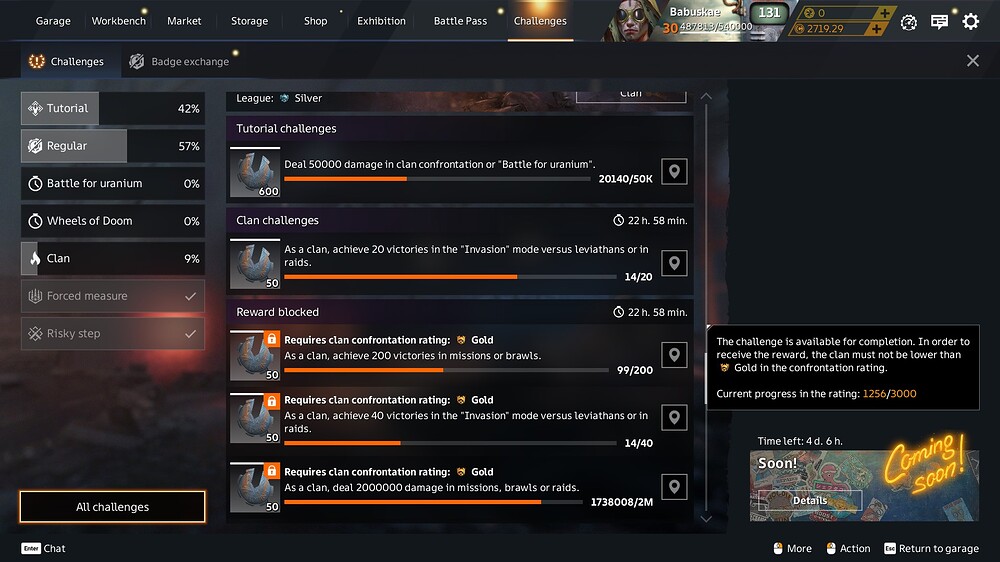Select the Clan challenge category
Image resolution: width=1000 pixels, height=562 pixels.
(112, 259)
